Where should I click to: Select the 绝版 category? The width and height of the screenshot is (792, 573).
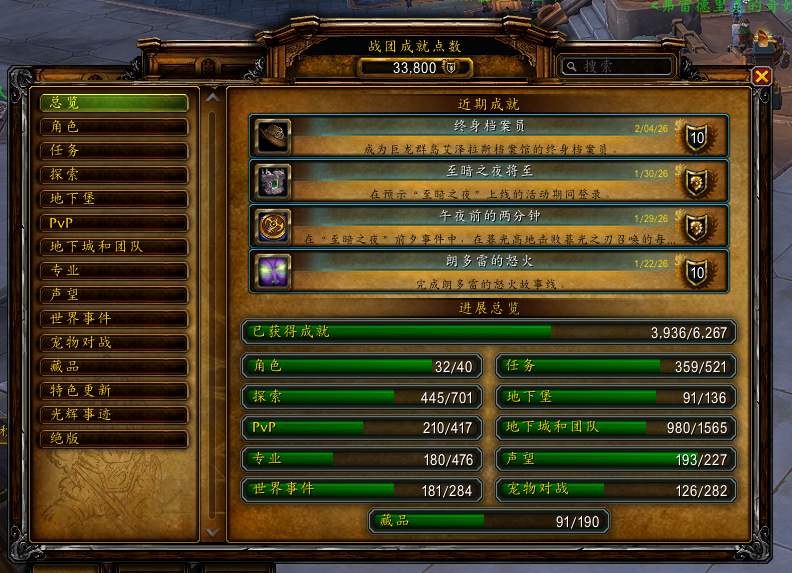click(x=113, y=439)
